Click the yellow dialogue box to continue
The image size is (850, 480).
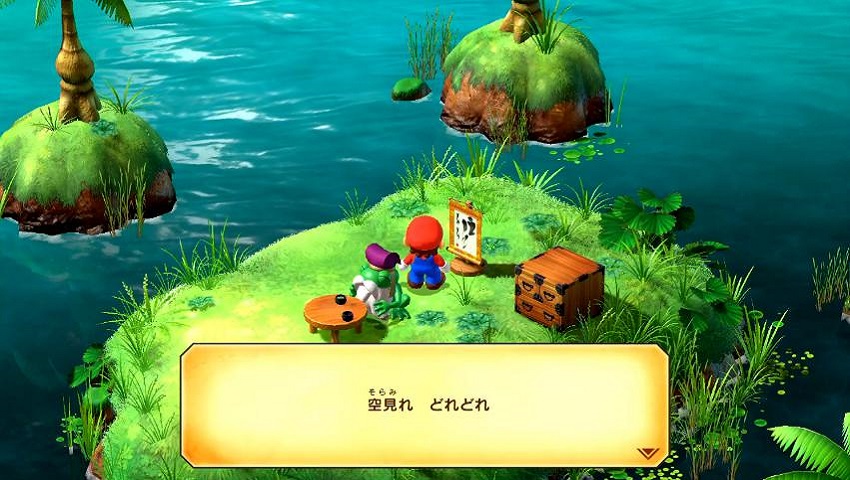(x=424, y=405)
